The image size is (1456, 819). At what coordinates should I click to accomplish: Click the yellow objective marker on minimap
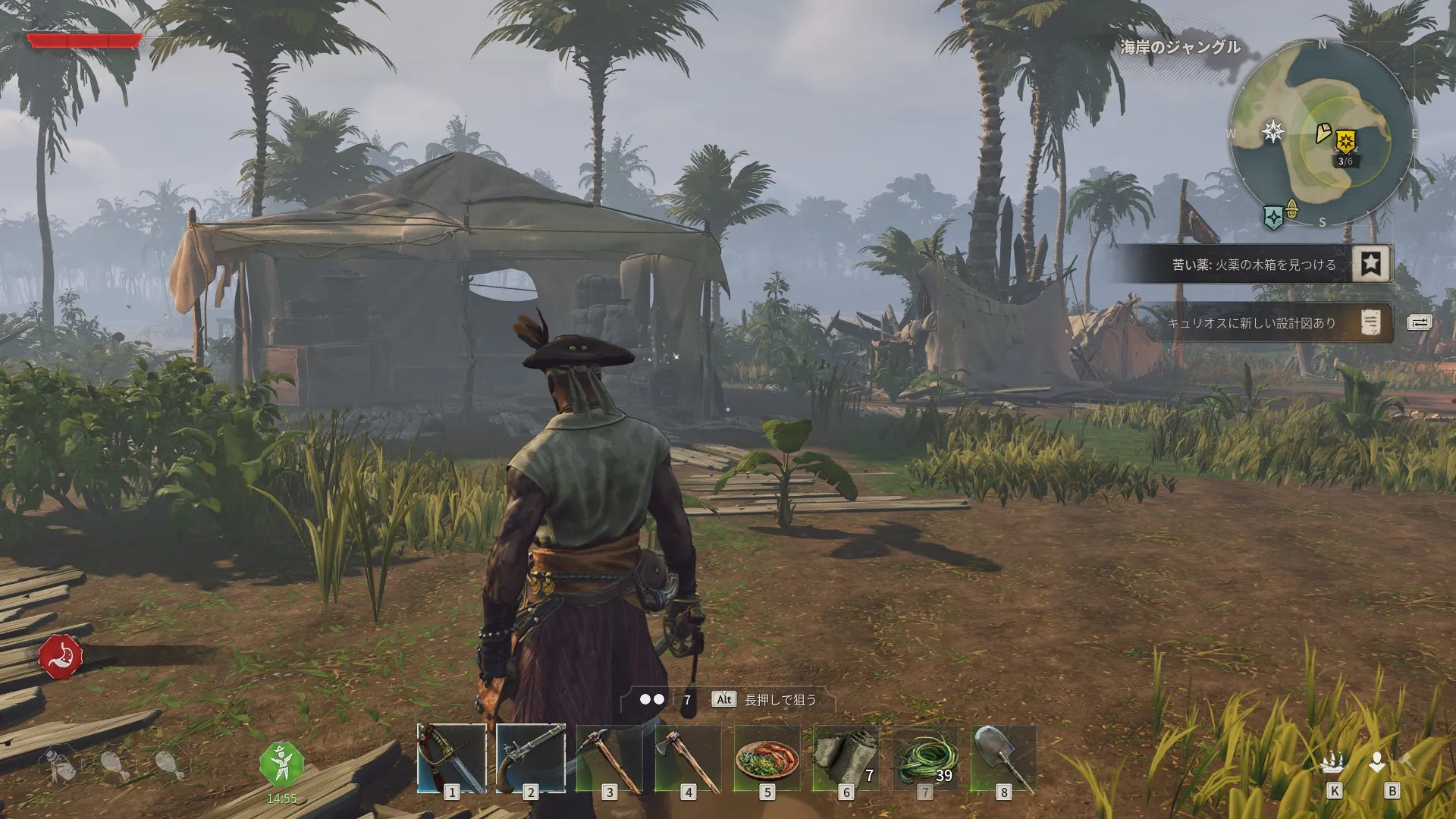[x=1346, y=140]
